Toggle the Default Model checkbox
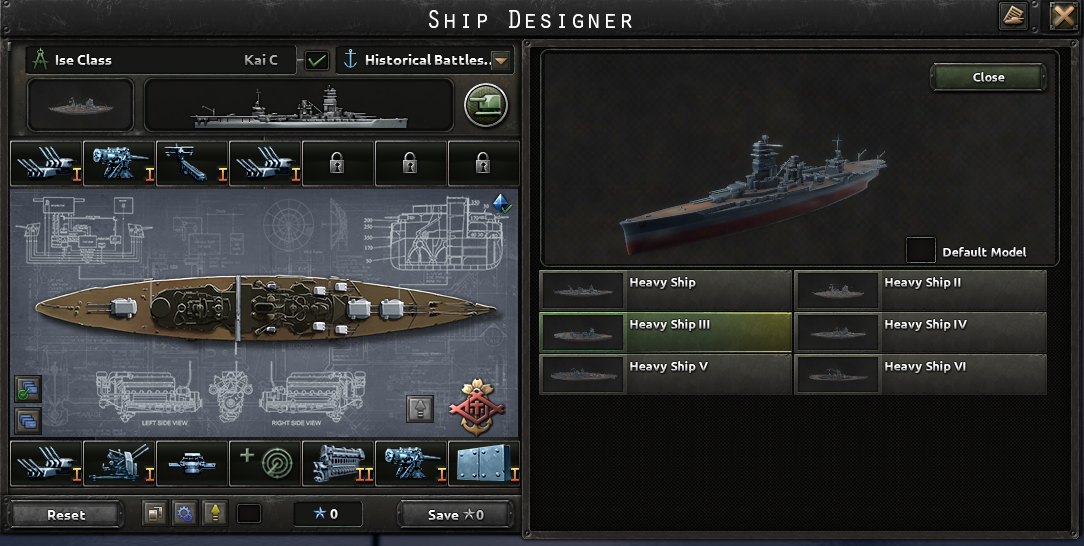 [x=920, y=250]
